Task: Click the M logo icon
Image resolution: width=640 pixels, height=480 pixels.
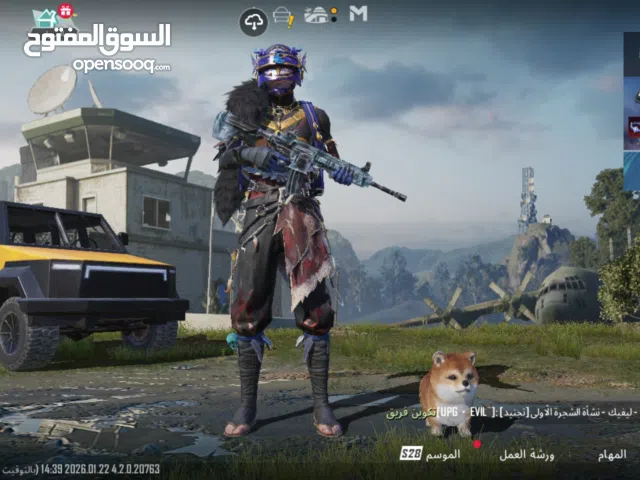Action: [x=358, y=14]
